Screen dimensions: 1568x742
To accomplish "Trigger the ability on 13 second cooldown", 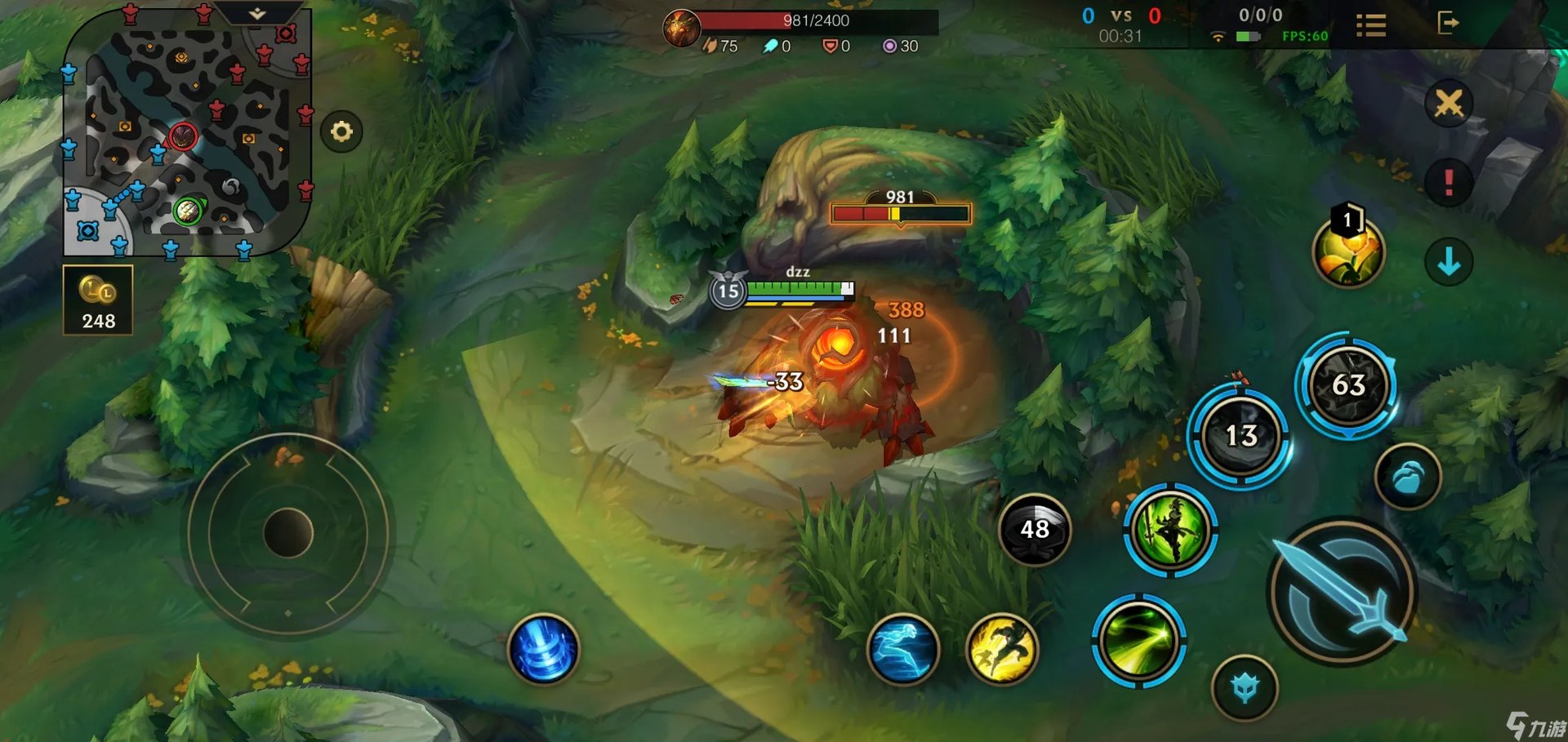I will tap(1240, 436).
